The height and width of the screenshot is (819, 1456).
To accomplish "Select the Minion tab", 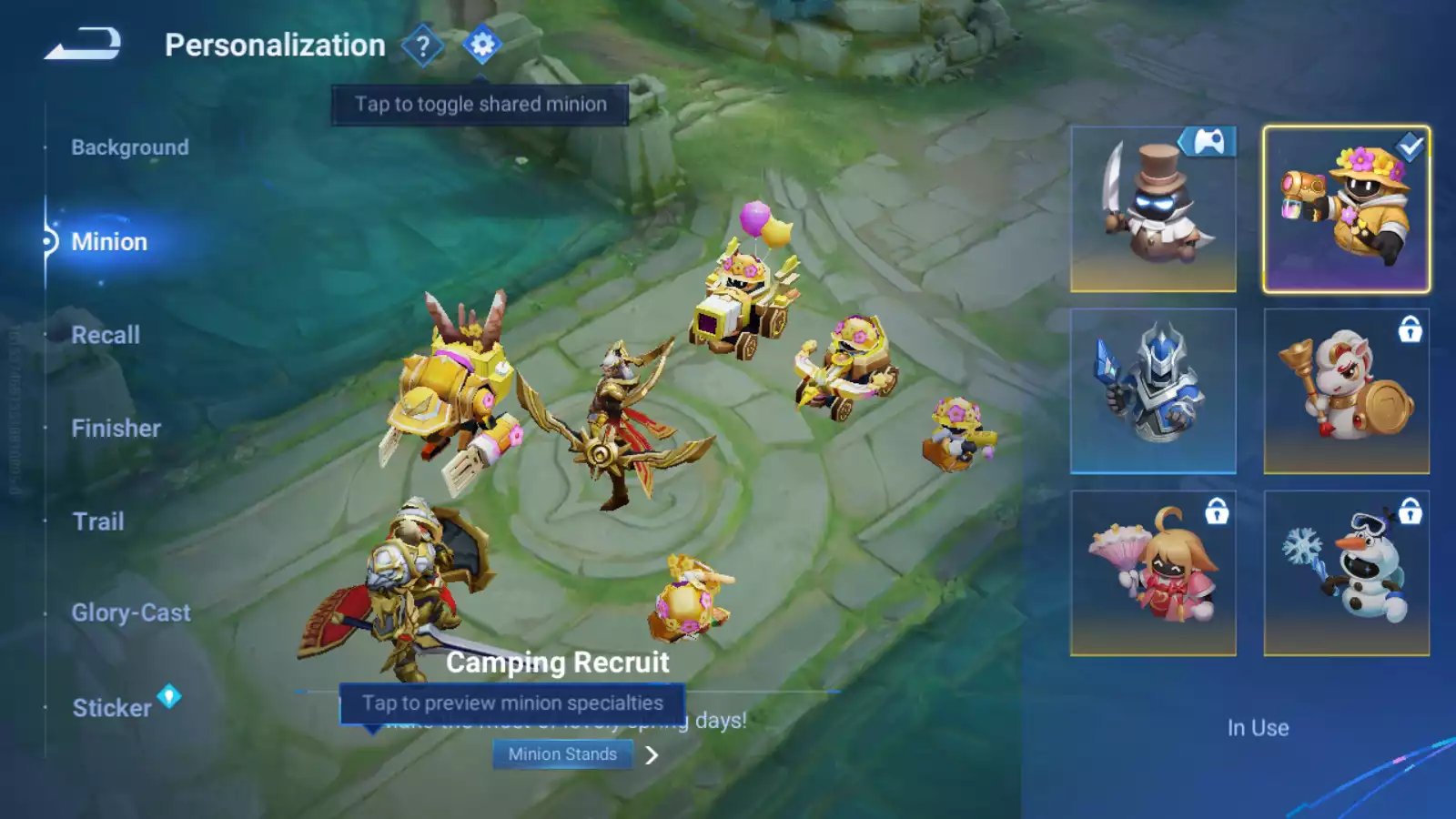I will point(109,242).
